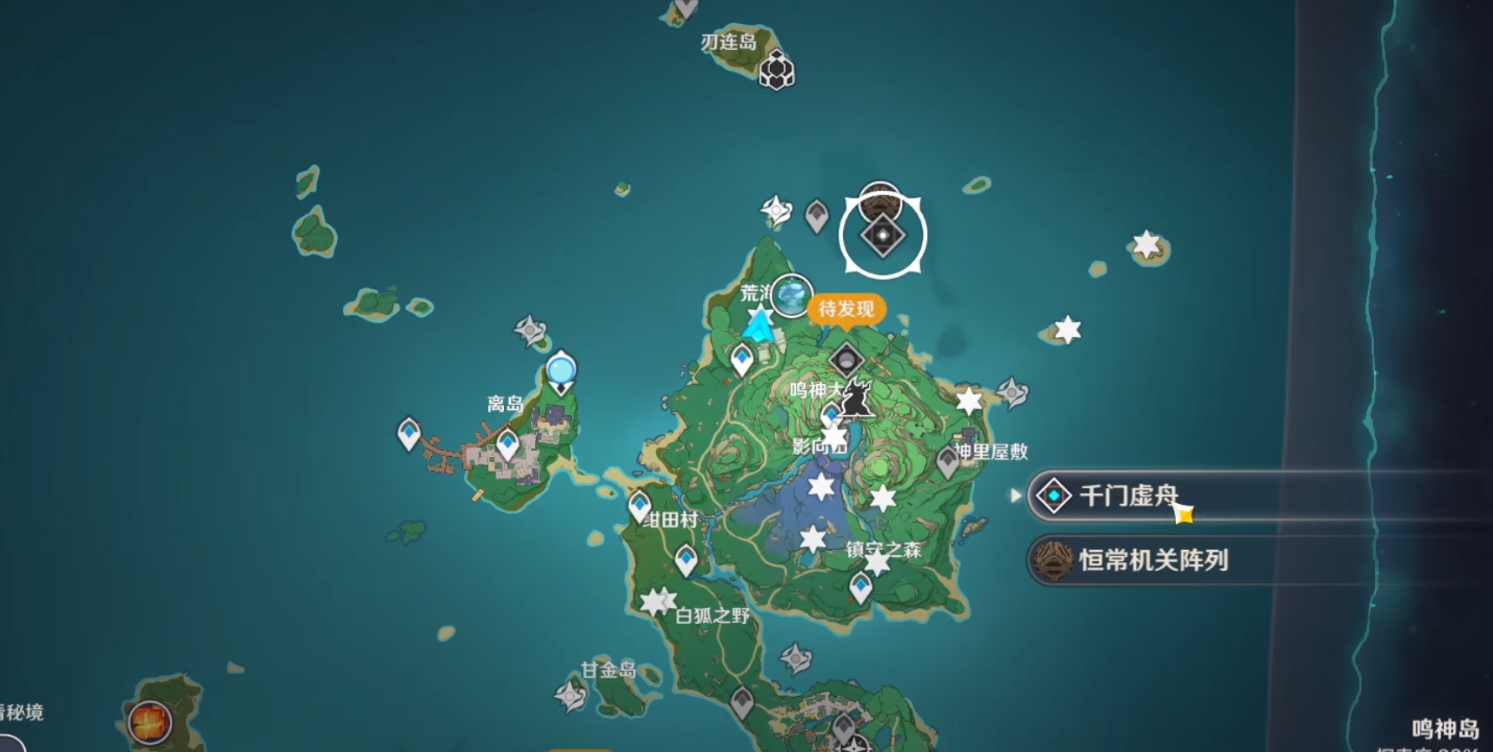Select the 千门虚舟 entry in the list
This screenshot has width=1493, height=752.
(x=1130, y=496)
